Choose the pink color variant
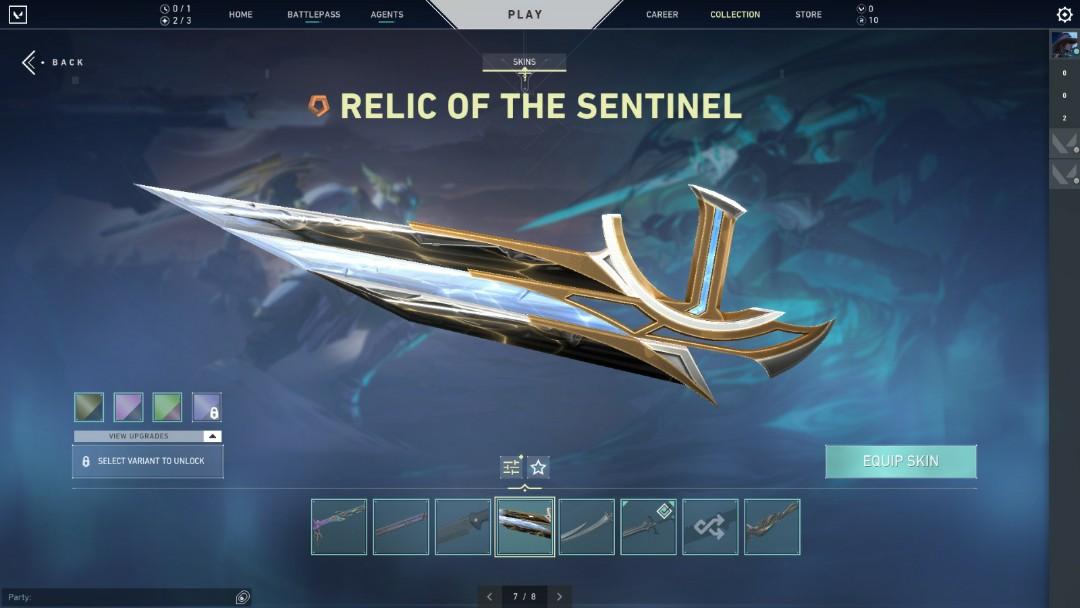 click(x=128, y=407)
